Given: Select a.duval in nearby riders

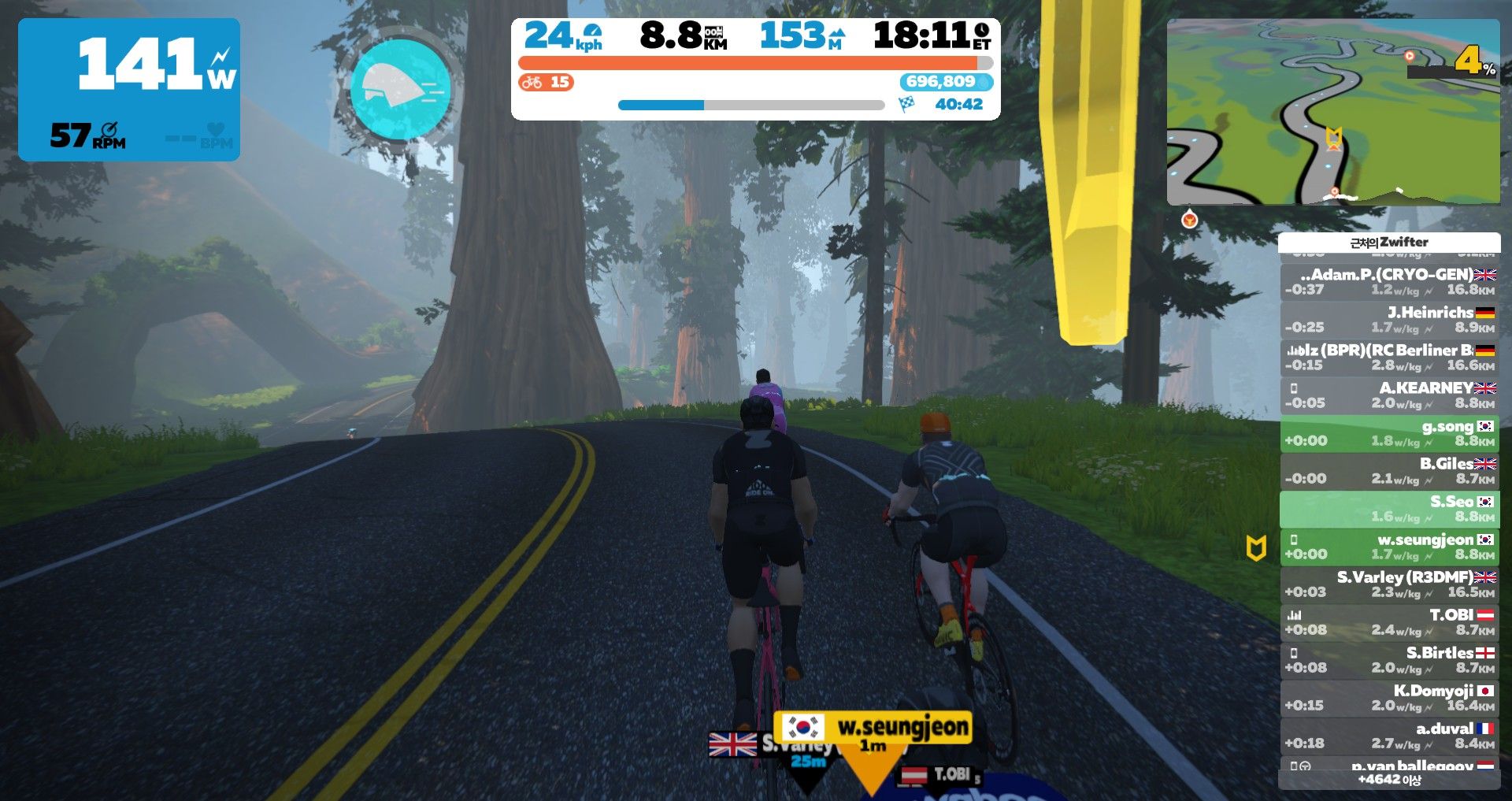Looking at the screenshot, I should pyautogui.click(x=1389, y=736).
